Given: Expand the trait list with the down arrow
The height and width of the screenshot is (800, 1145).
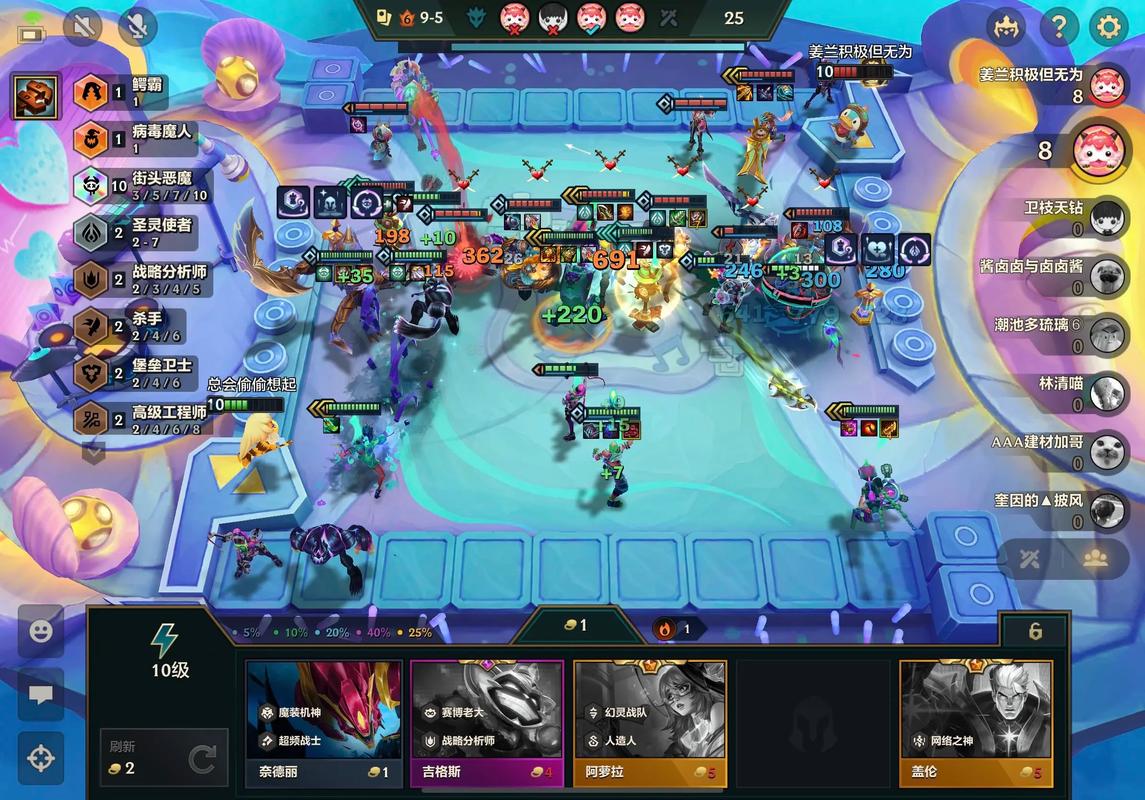Looking at the screenshot, I should (93, 452).
